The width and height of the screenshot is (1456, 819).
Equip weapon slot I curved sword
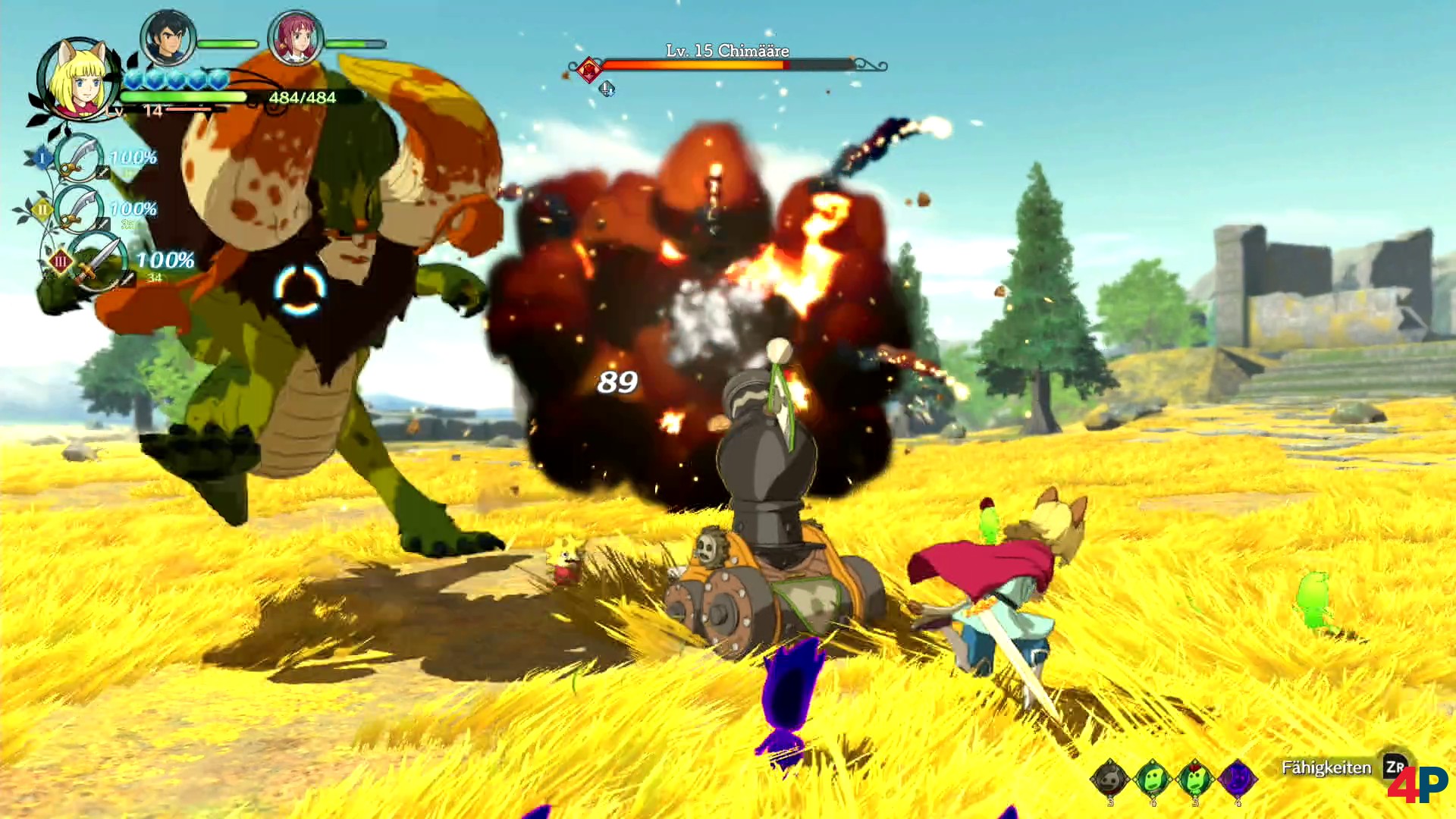click(x=79, y=158)
